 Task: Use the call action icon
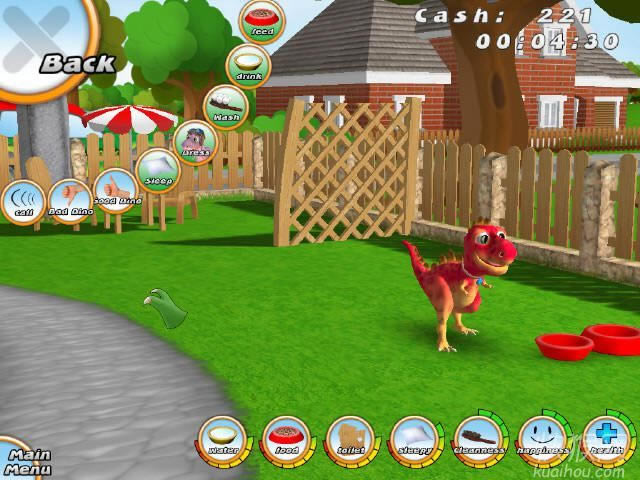pos(21,202)
